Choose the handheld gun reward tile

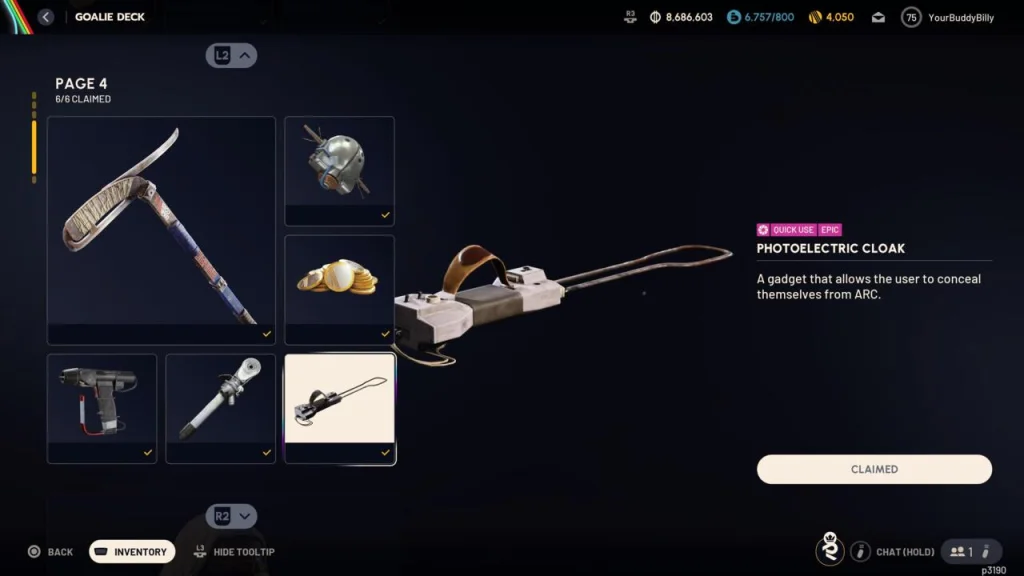click(102, 408)
